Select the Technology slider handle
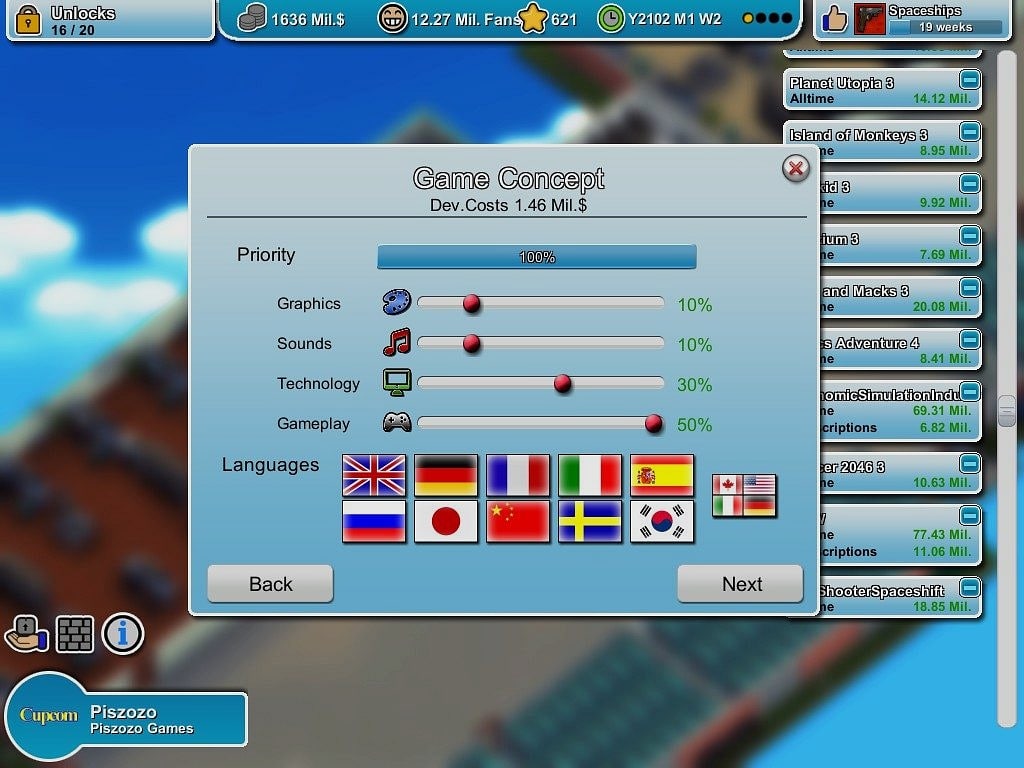Image resolution: width=1024 pixels, height=768 pixels. (x=563, y=384)
